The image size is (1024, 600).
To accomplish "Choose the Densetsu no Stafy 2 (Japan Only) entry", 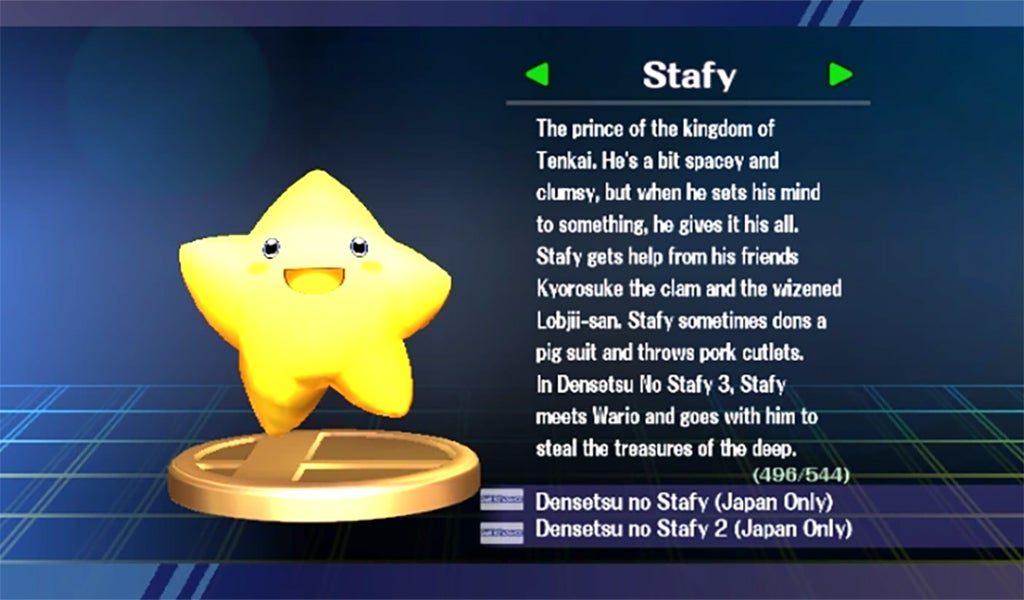I will pos(693,529).
